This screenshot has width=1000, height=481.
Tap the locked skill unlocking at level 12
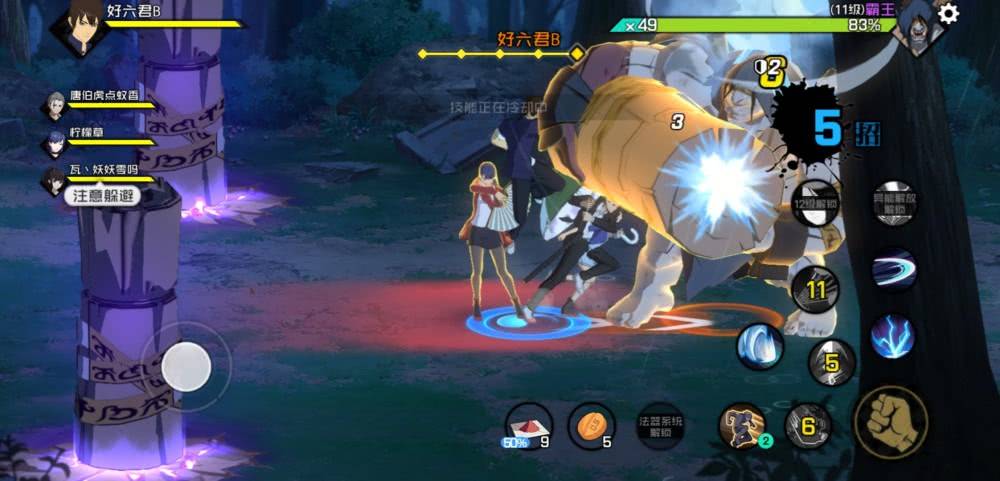click(x=815, y=205)
